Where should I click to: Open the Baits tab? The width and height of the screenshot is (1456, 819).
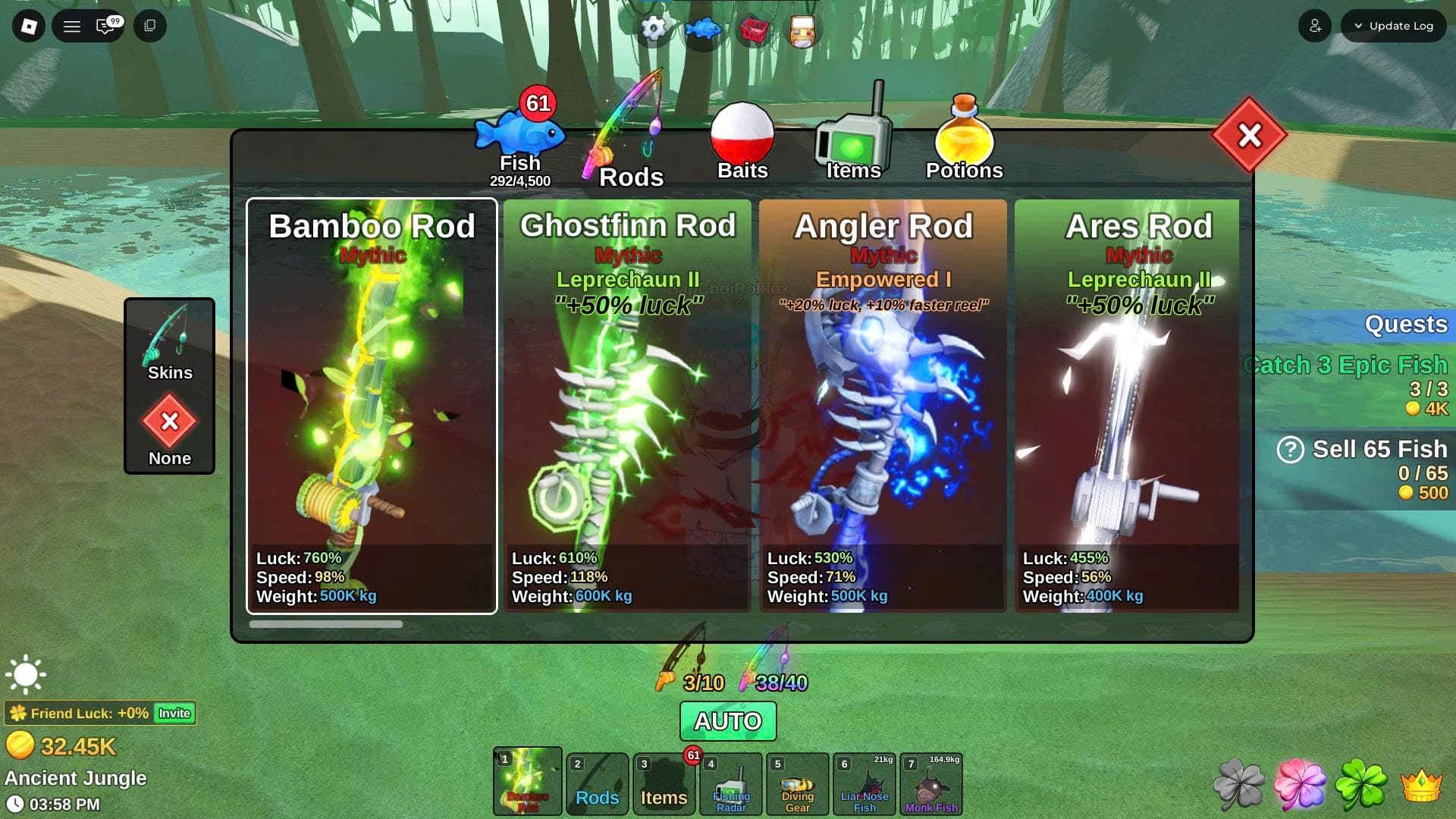pyautogui.click(x=742, y=144)
